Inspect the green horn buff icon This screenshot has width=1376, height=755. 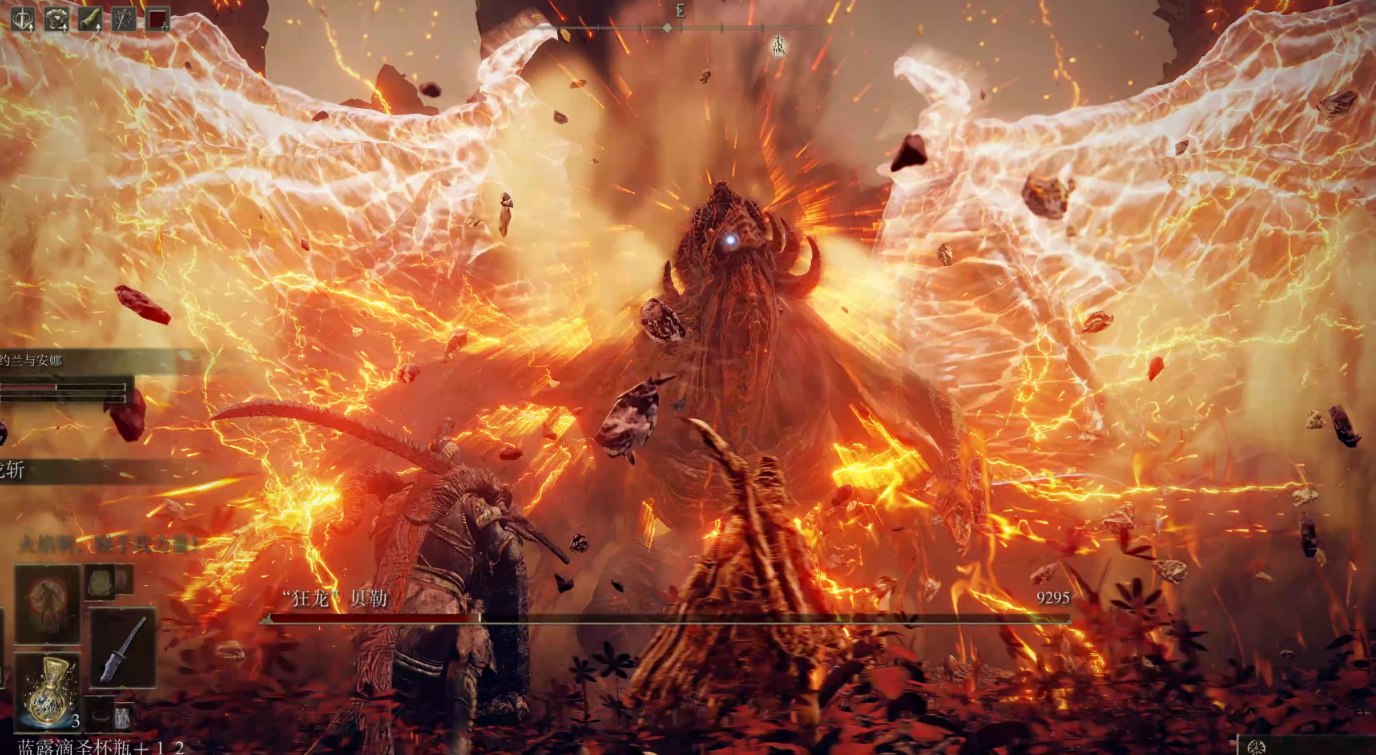pyautogui.click(x=90, y=19)
